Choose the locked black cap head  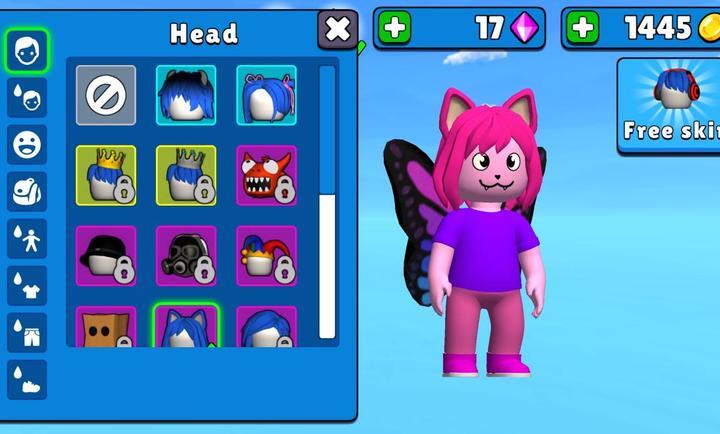pos(106,255)
